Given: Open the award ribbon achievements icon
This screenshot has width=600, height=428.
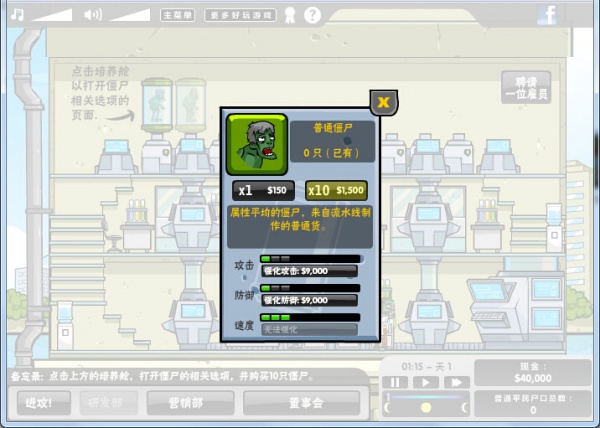Looking at the screenshot, I should (290, 15).
